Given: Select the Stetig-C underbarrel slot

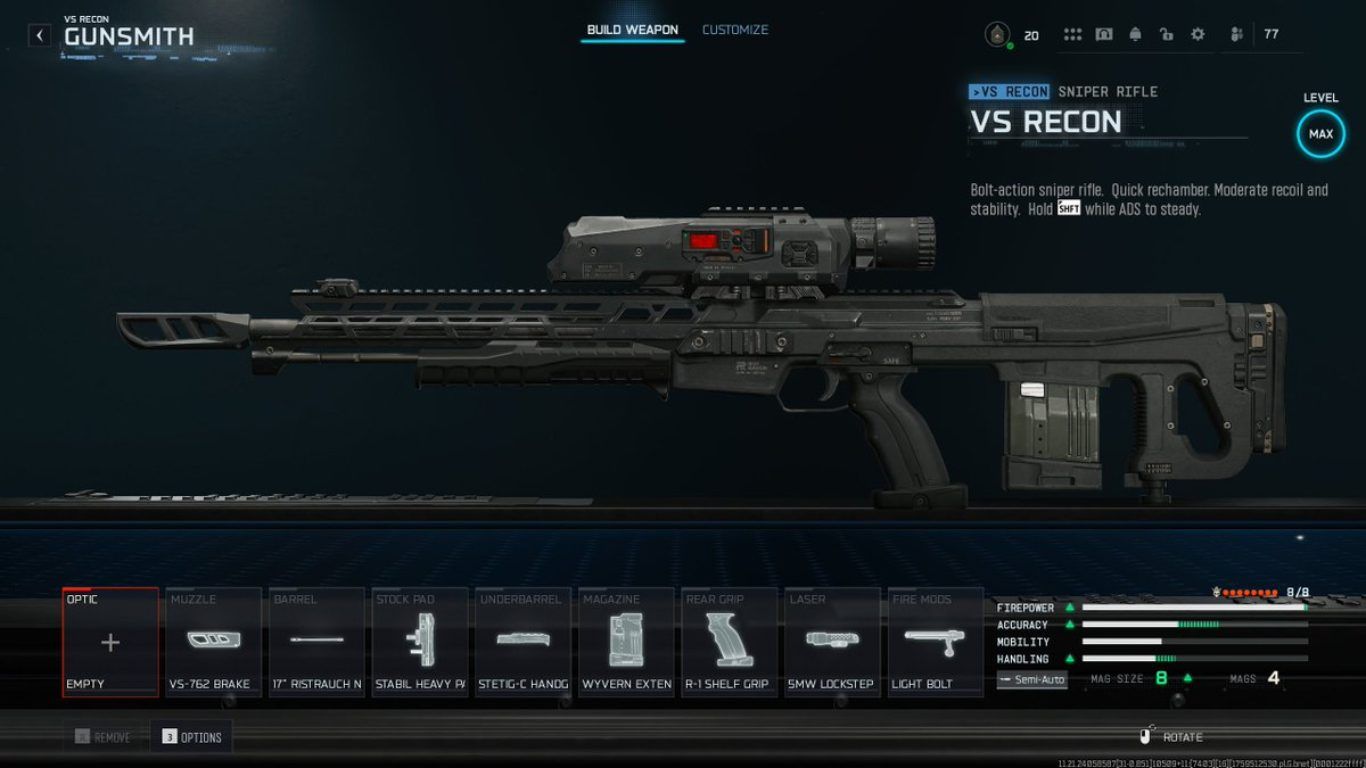Looking at the screenshot, I should click(523, 642).
